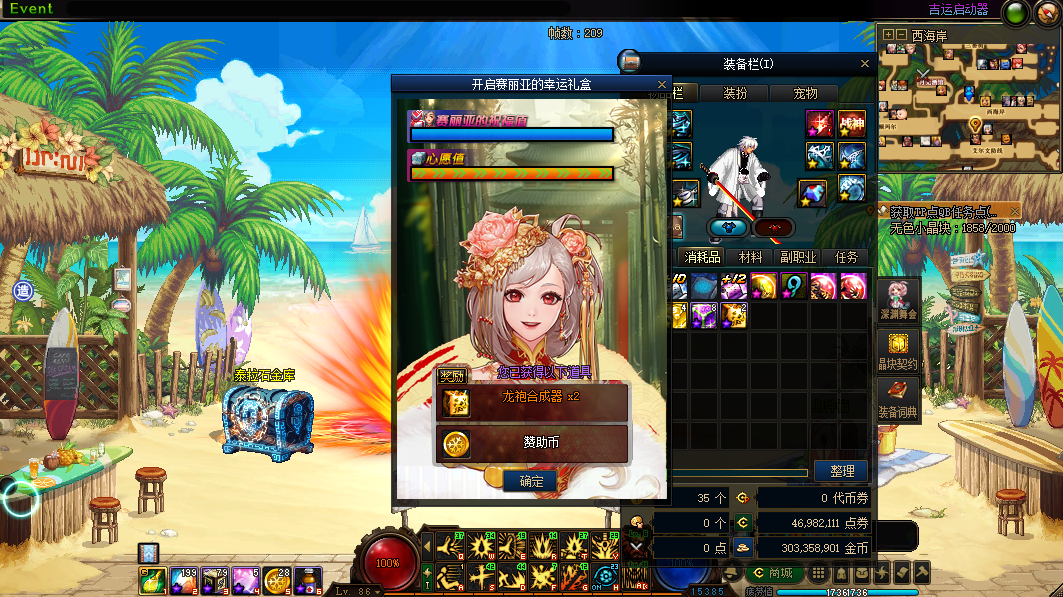Select the 战神 title equipment slot
Screen dimensions: 1063x597
click(x=851, y=124)
